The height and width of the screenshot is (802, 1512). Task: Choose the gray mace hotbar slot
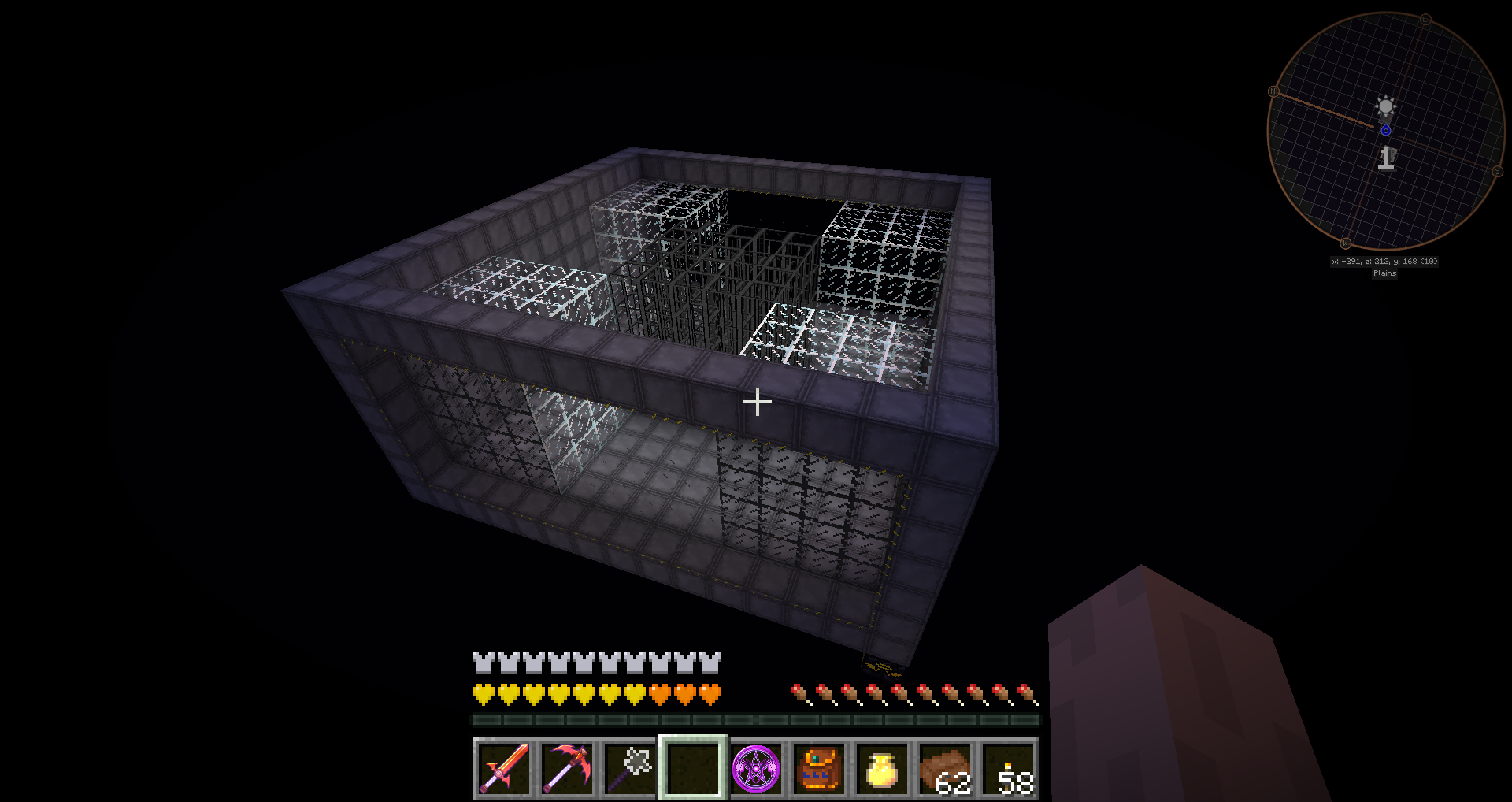pyautogui.click(x=629, y=768)
